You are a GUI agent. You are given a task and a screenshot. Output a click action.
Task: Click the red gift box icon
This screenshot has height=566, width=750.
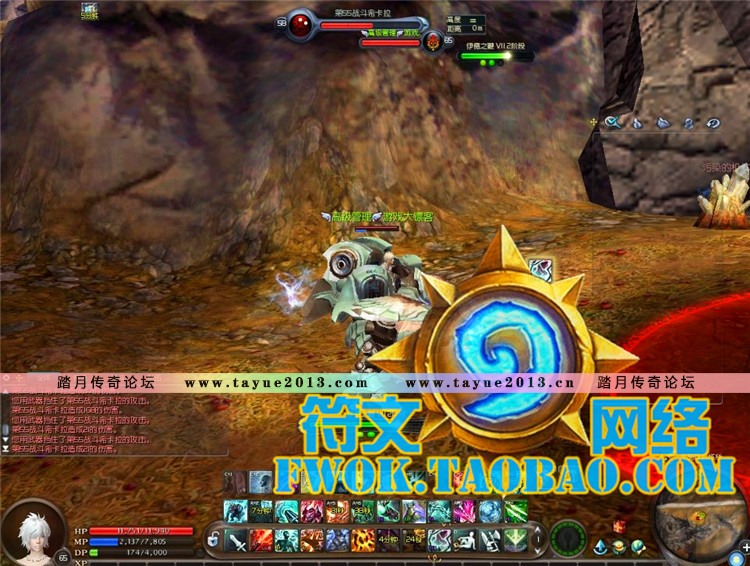coord(618,526)
